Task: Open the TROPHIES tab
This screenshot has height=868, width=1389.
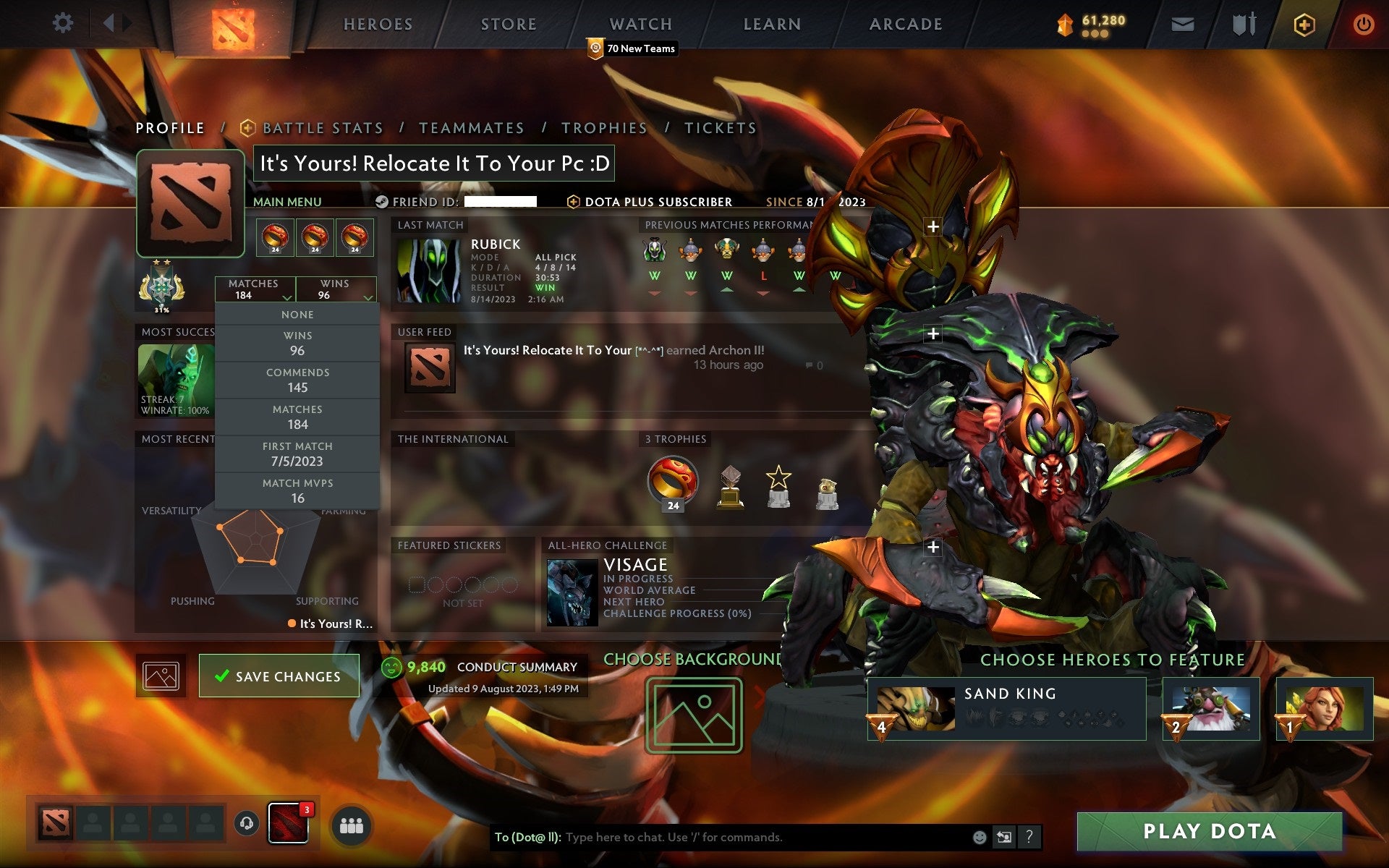Action: [x=604, y=127]
